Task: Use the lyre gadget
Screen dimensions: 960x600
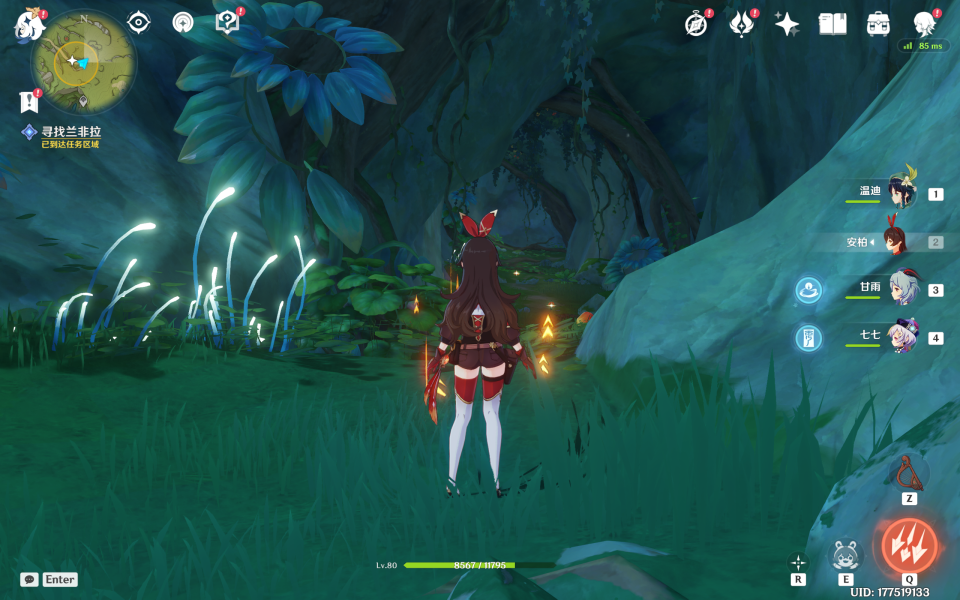Action: click(x=908, y=471)
